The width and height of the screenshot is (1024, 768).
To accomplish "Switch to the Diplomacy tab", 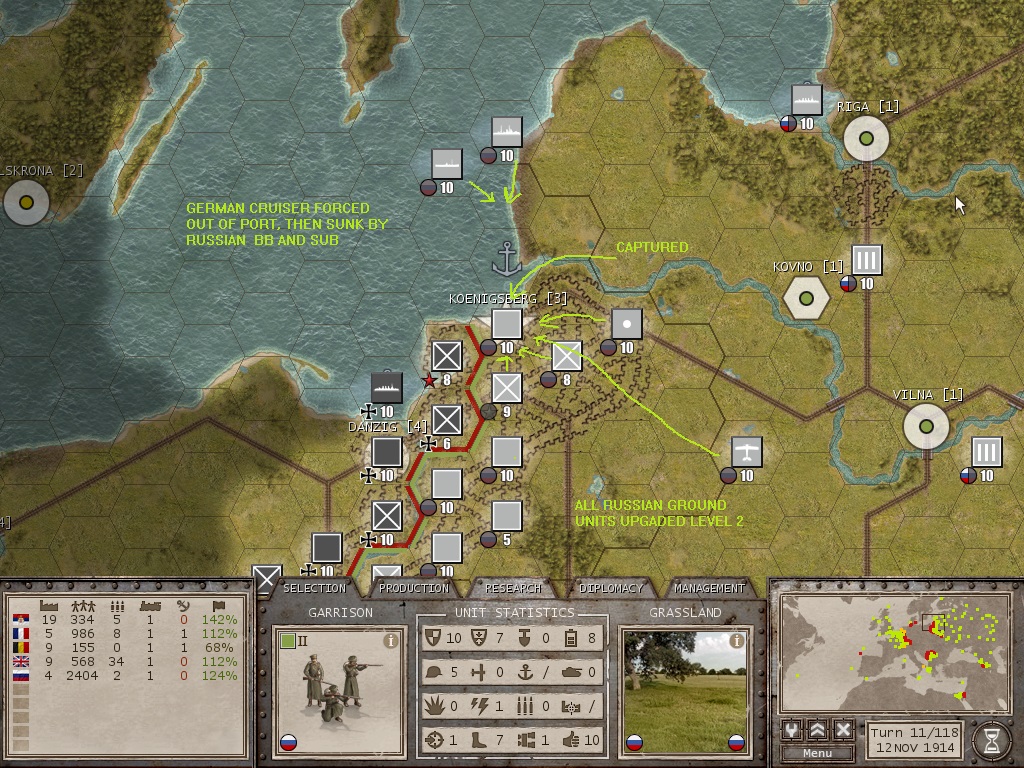I will pos(611,588).
